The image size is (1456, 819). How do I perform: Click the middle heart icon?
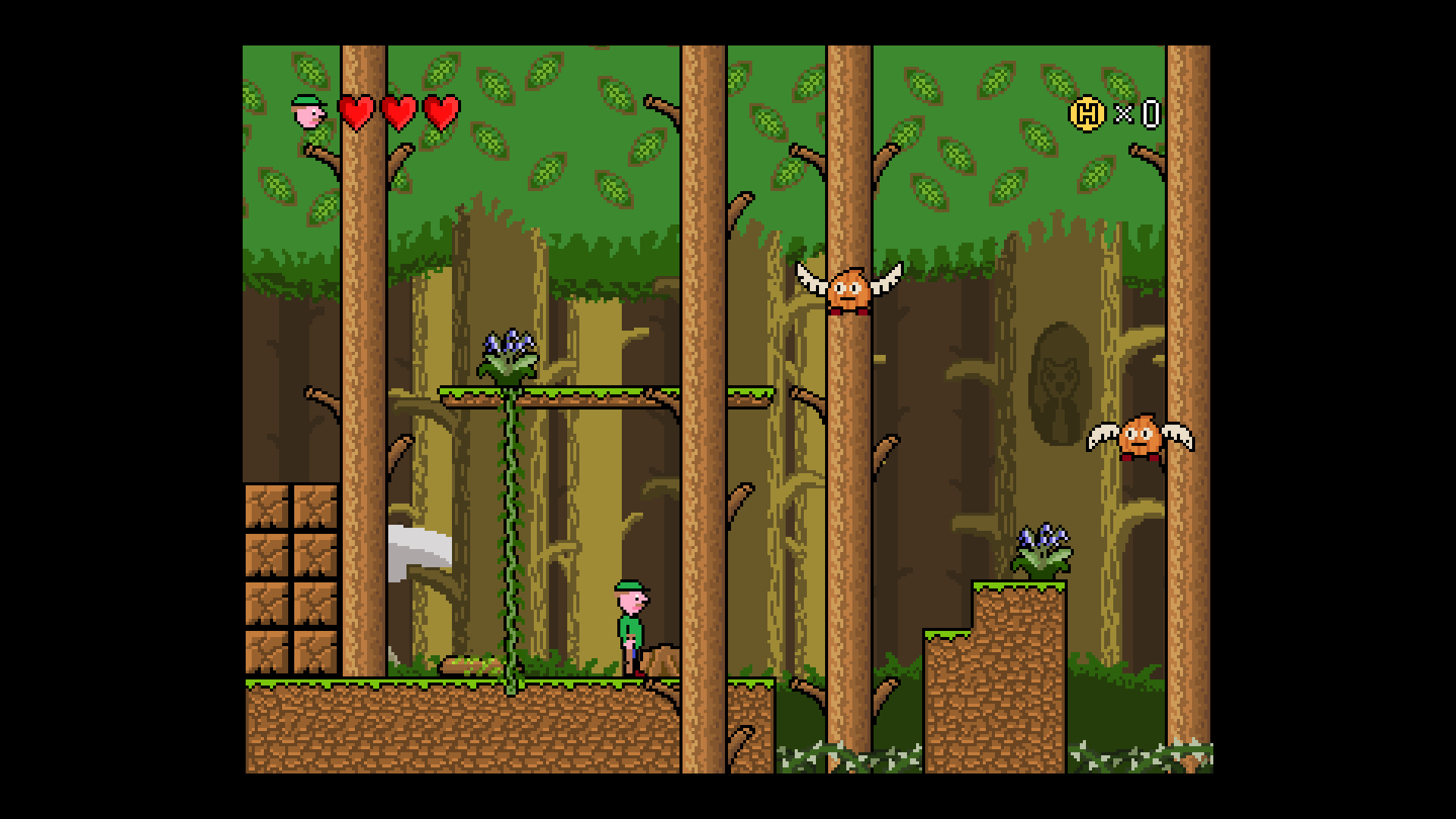(400, 112)
